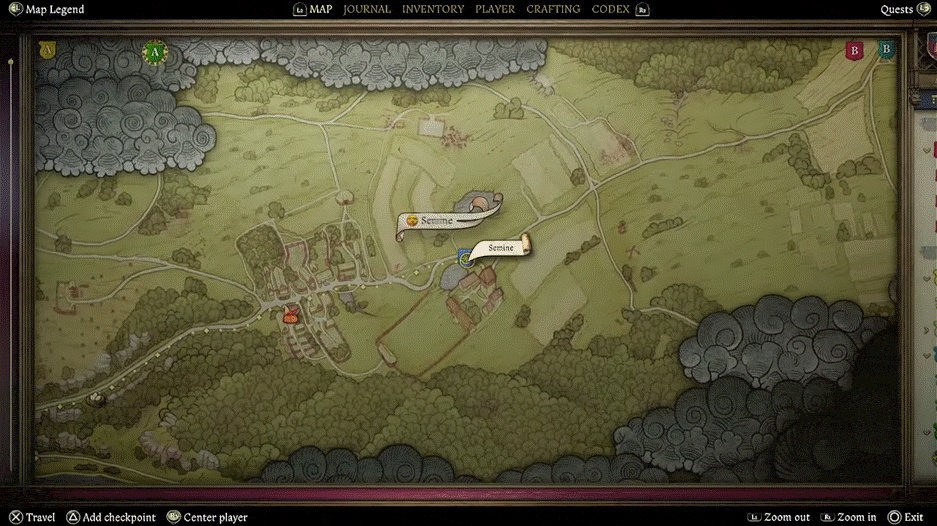The image size is (937, 526).
Task: Show the Codex tab
Action: coord(610,10)
